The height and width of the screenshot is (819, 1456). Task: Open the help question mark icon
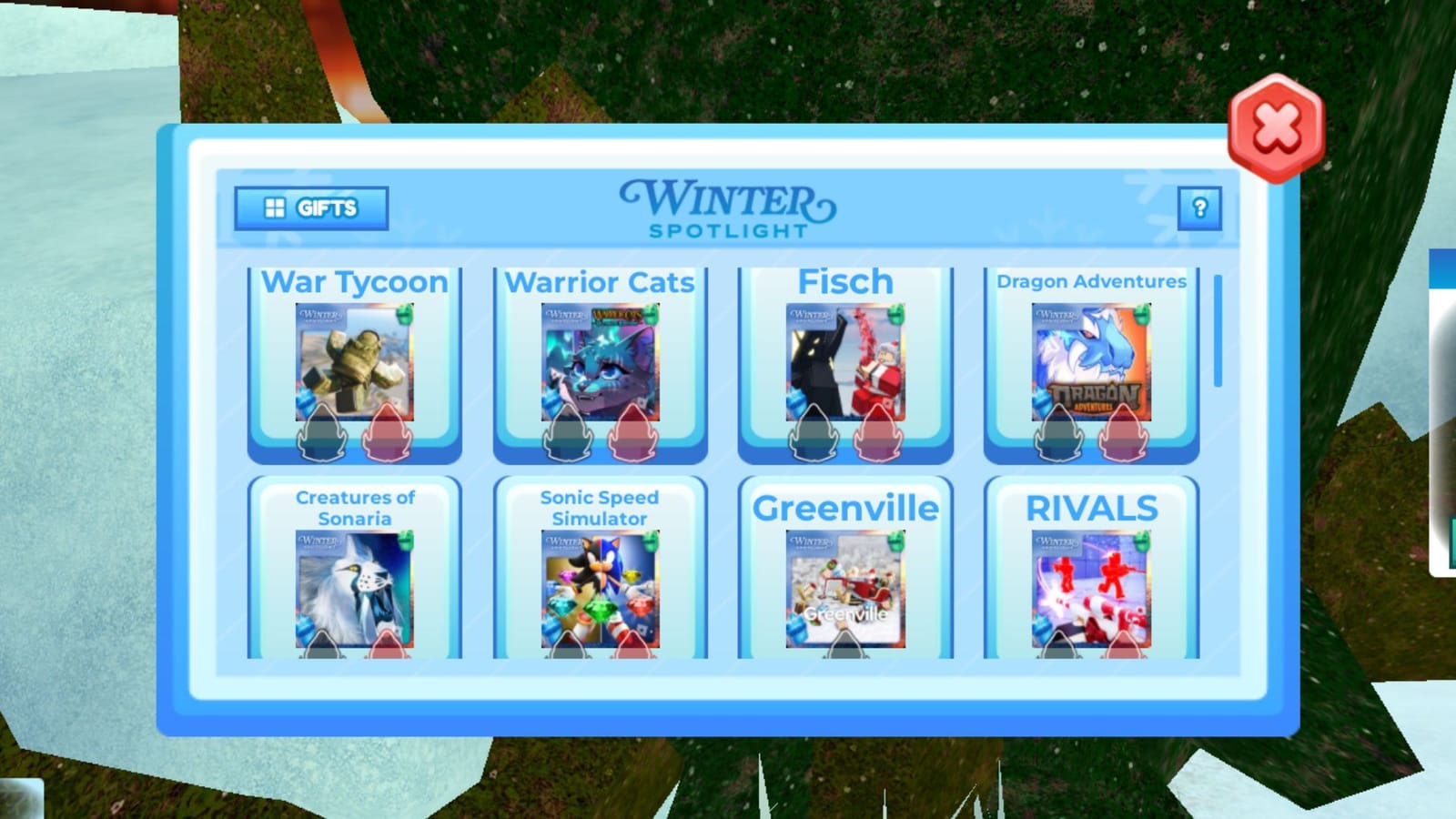coord(1199,207)
